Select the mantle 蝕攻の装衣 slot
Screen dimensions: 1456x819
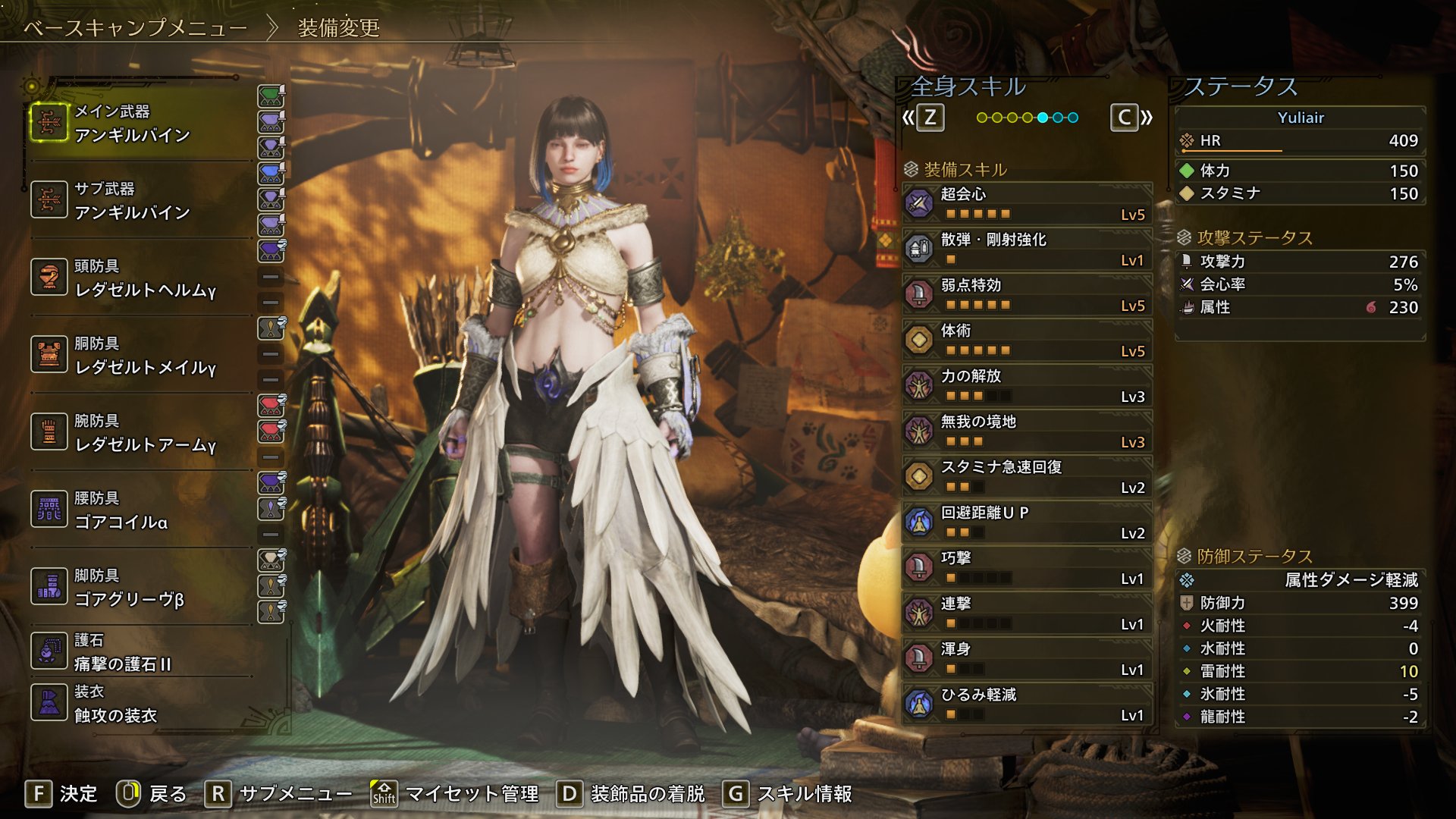140,704
